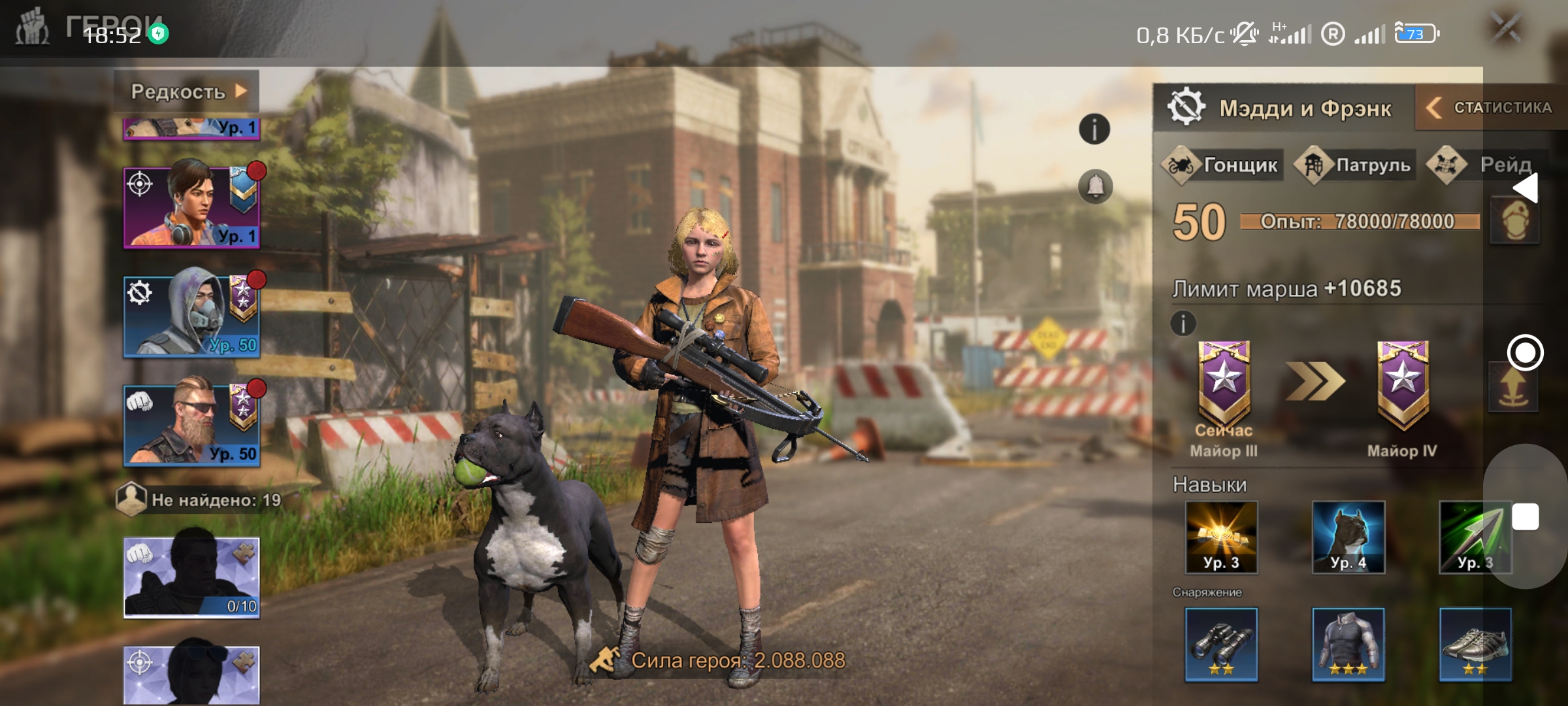
Task: Tap the system back triangle button
Action: [x=1526, y=189]
